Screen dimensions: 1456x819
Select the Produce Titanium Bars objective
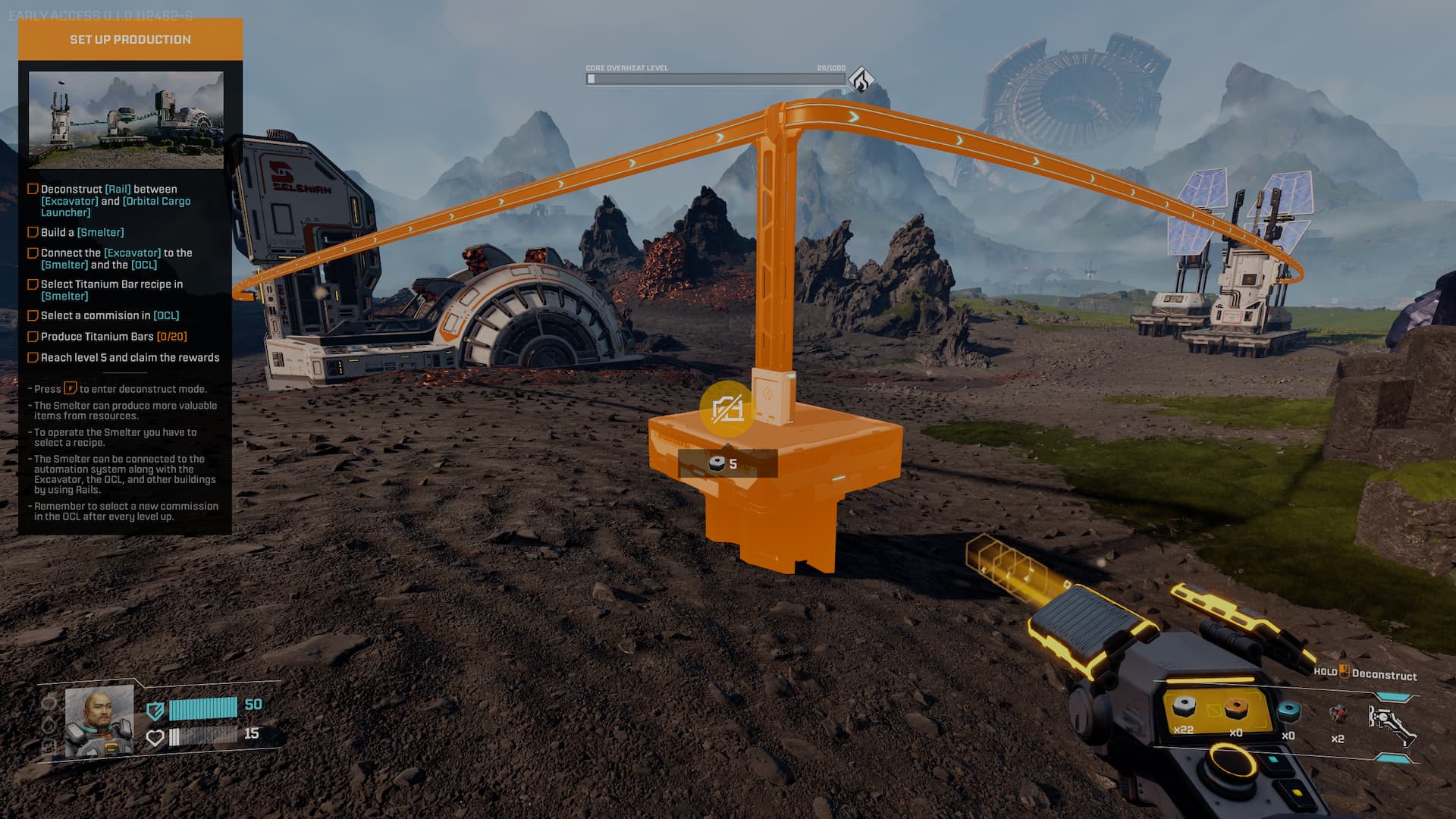(33, 337)
